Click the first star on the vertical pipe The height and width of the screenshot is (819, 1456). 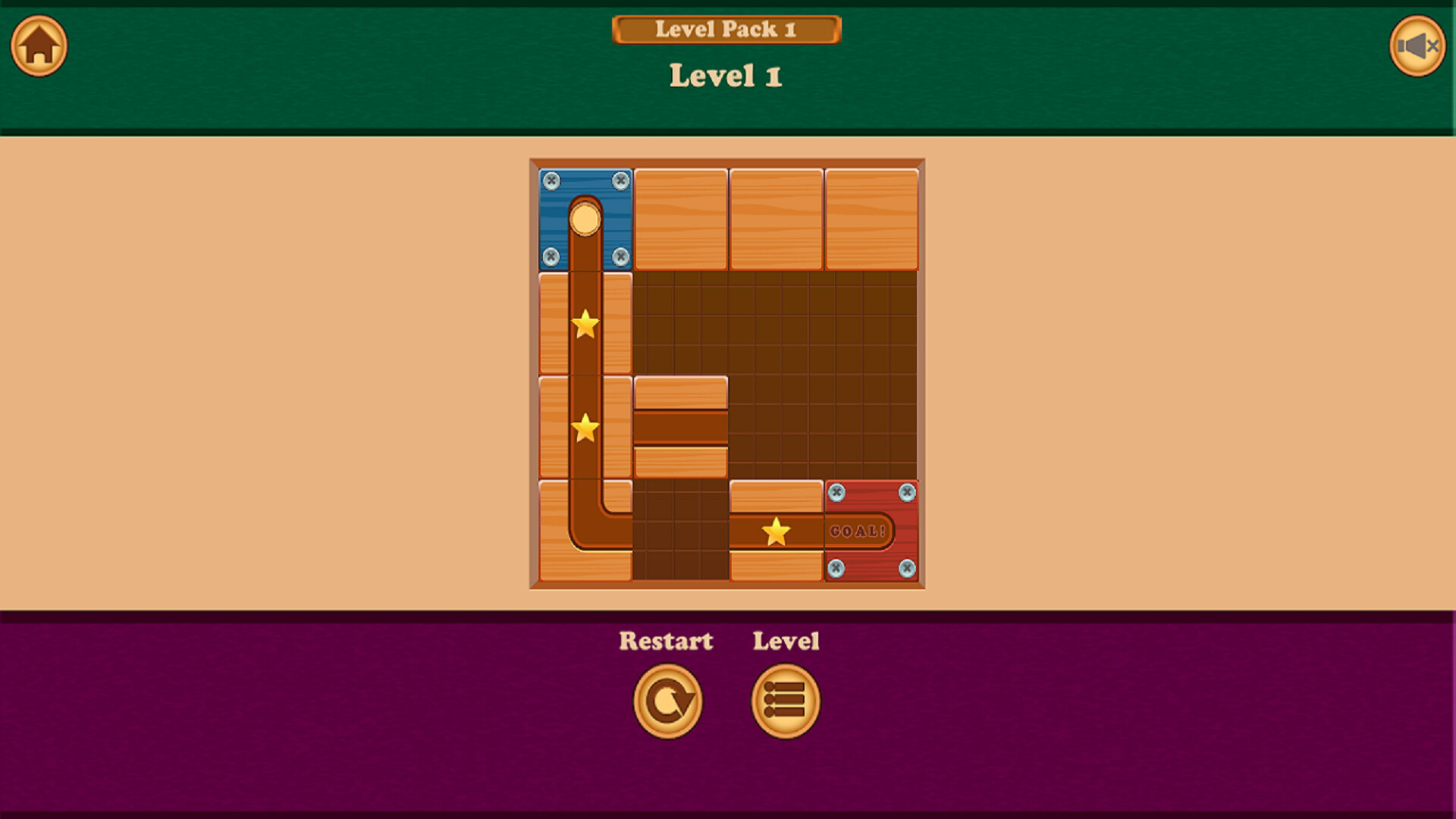pyautogui.click(x=584, y=325)
